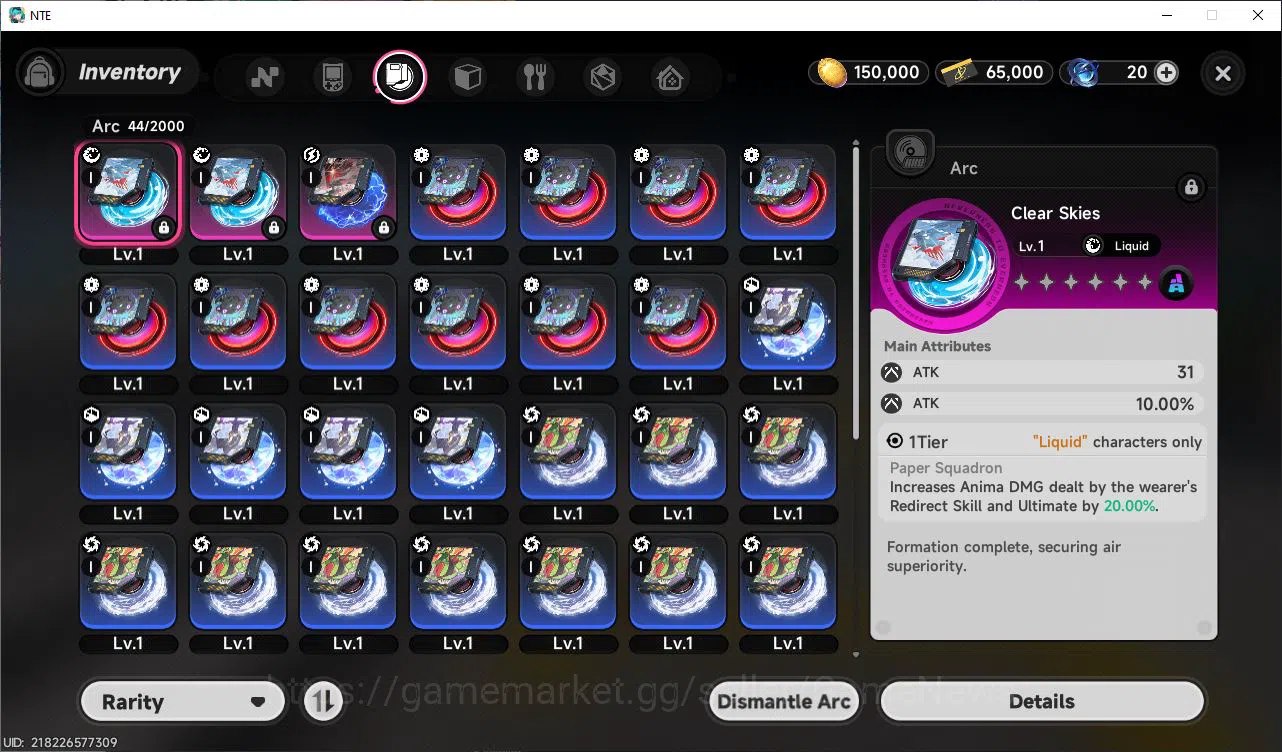Open the handheld console inventory category

click(x=331, y=76)
